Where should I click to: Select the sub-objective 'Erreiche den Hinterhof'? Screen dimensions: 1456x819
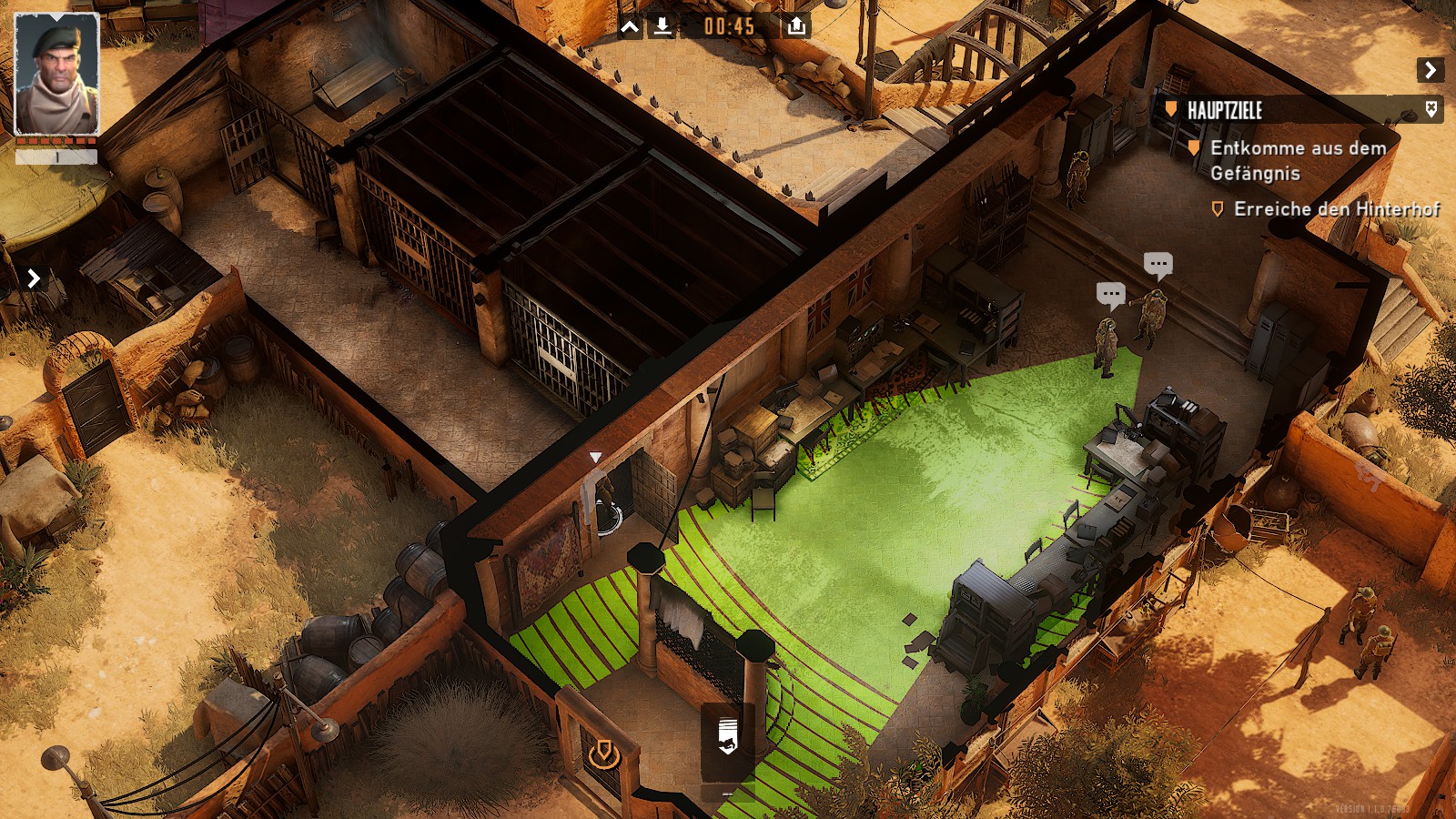pyautogui.click(x=1336, y=209)
